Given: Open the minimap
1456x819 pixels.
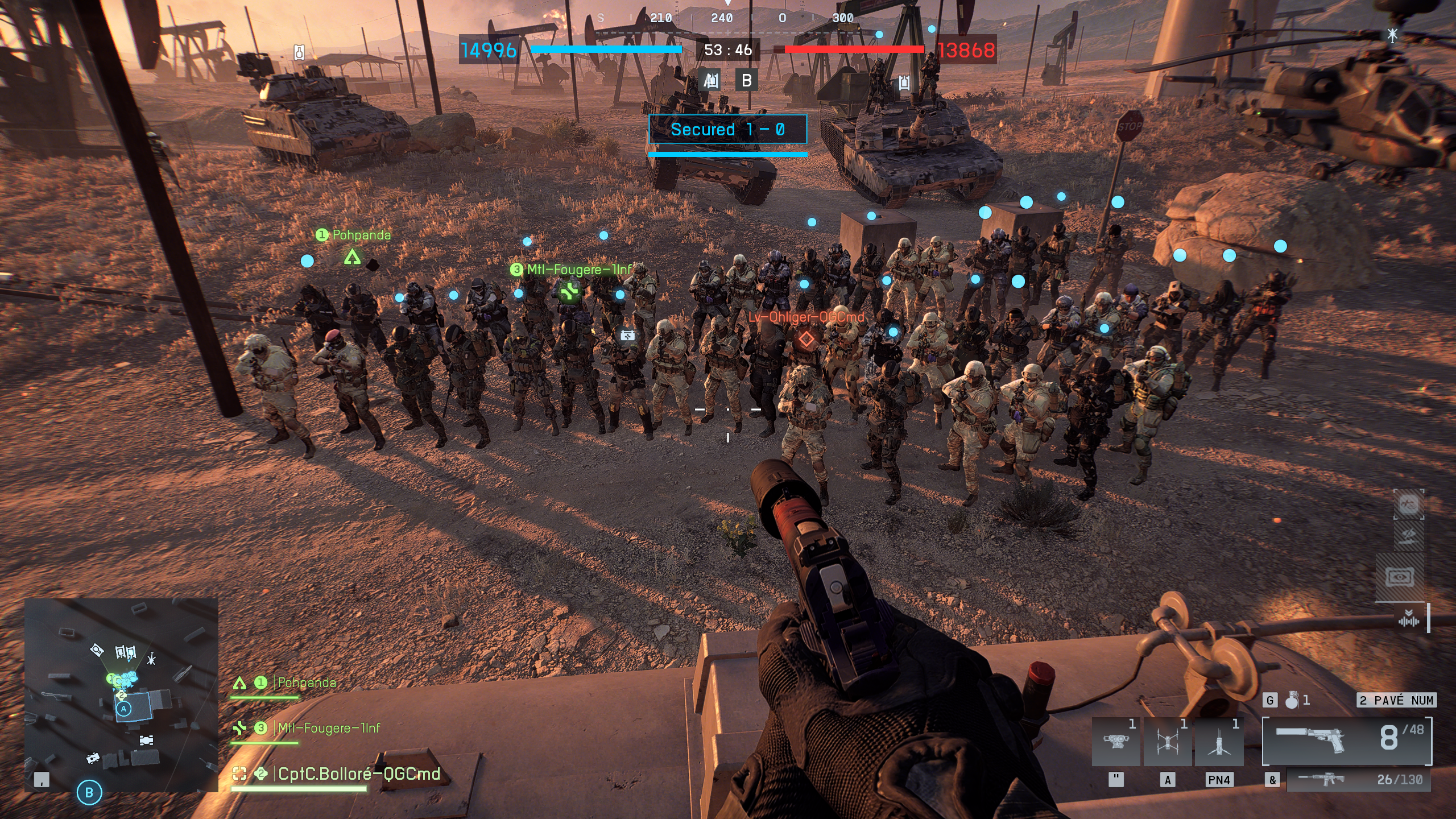Looking at the screenshot, I should (121, 694).
